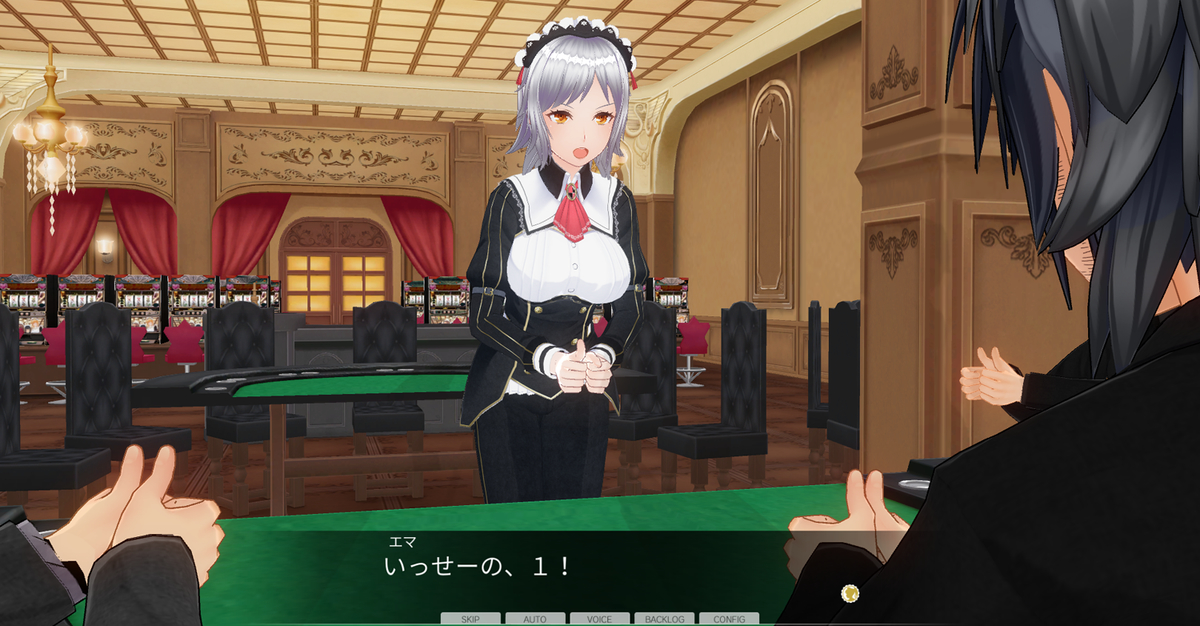Enable AUTO dialogue advance
Viewport: 1200px width, 626px height.
[535, 619]
